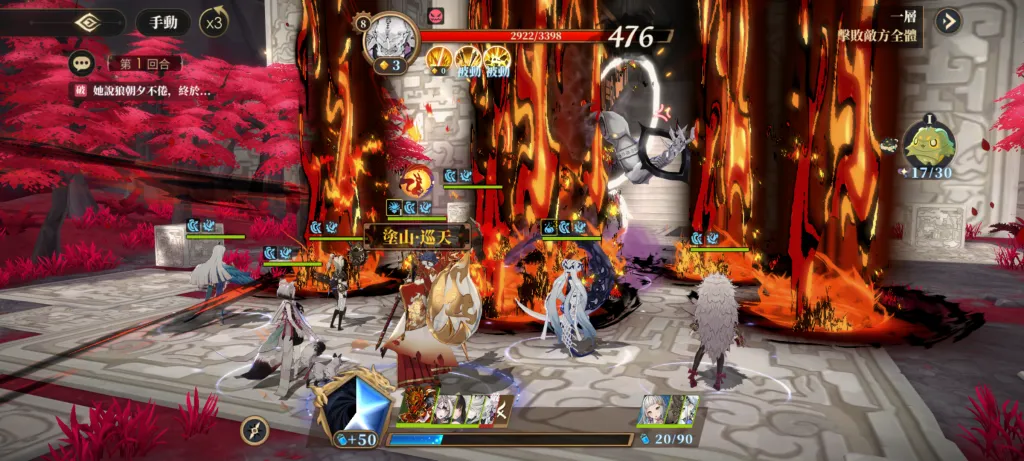Open the chat bubble battle log
This screenshot has height=461, width=1024.
point(81,63)
